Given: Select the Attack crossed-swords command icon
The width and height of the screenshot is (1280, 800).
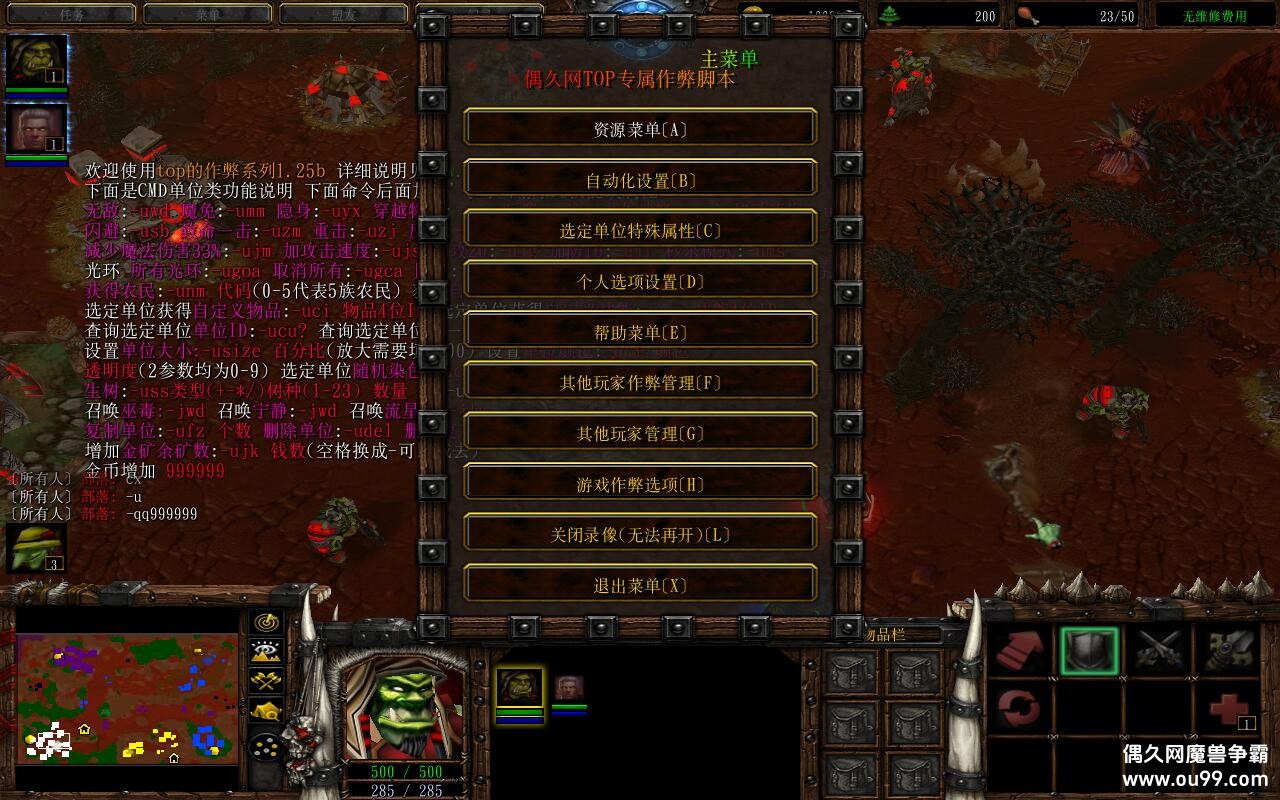Looking at the screenshot, I should coord(1160,650).
